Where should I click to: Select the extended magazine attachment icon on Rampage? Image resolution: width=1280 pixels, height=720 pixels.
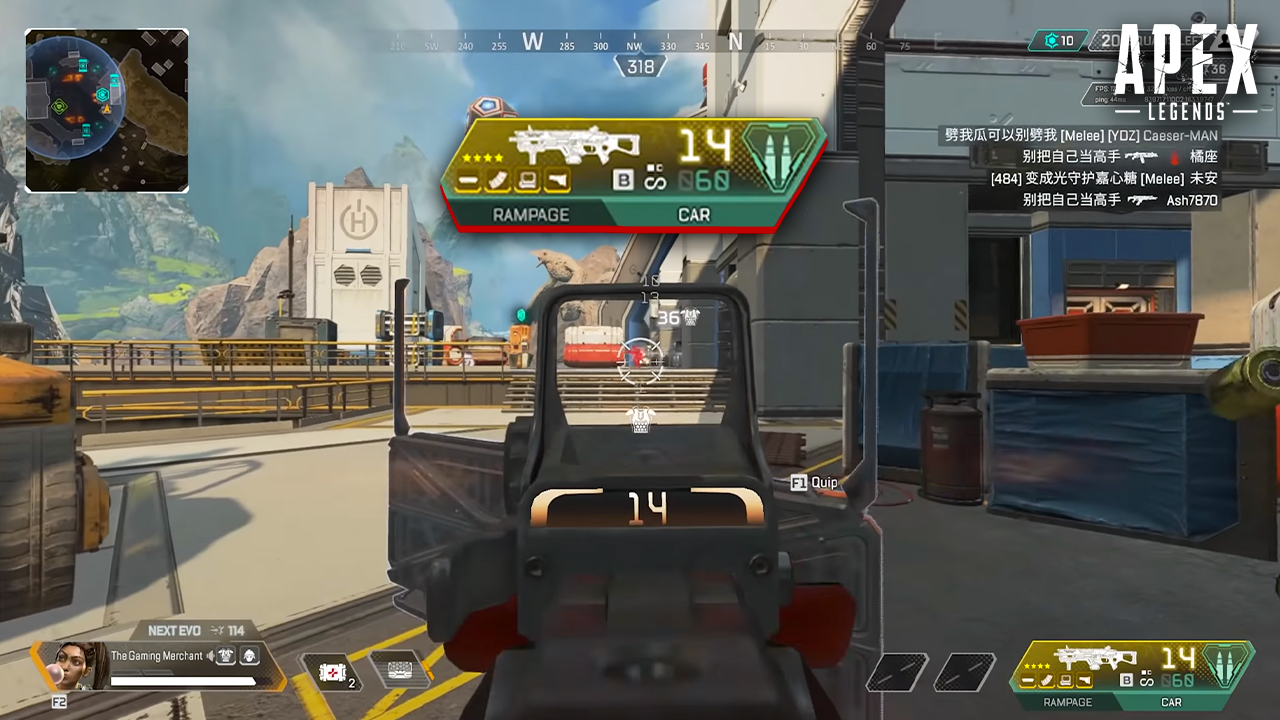pos(496,180)
